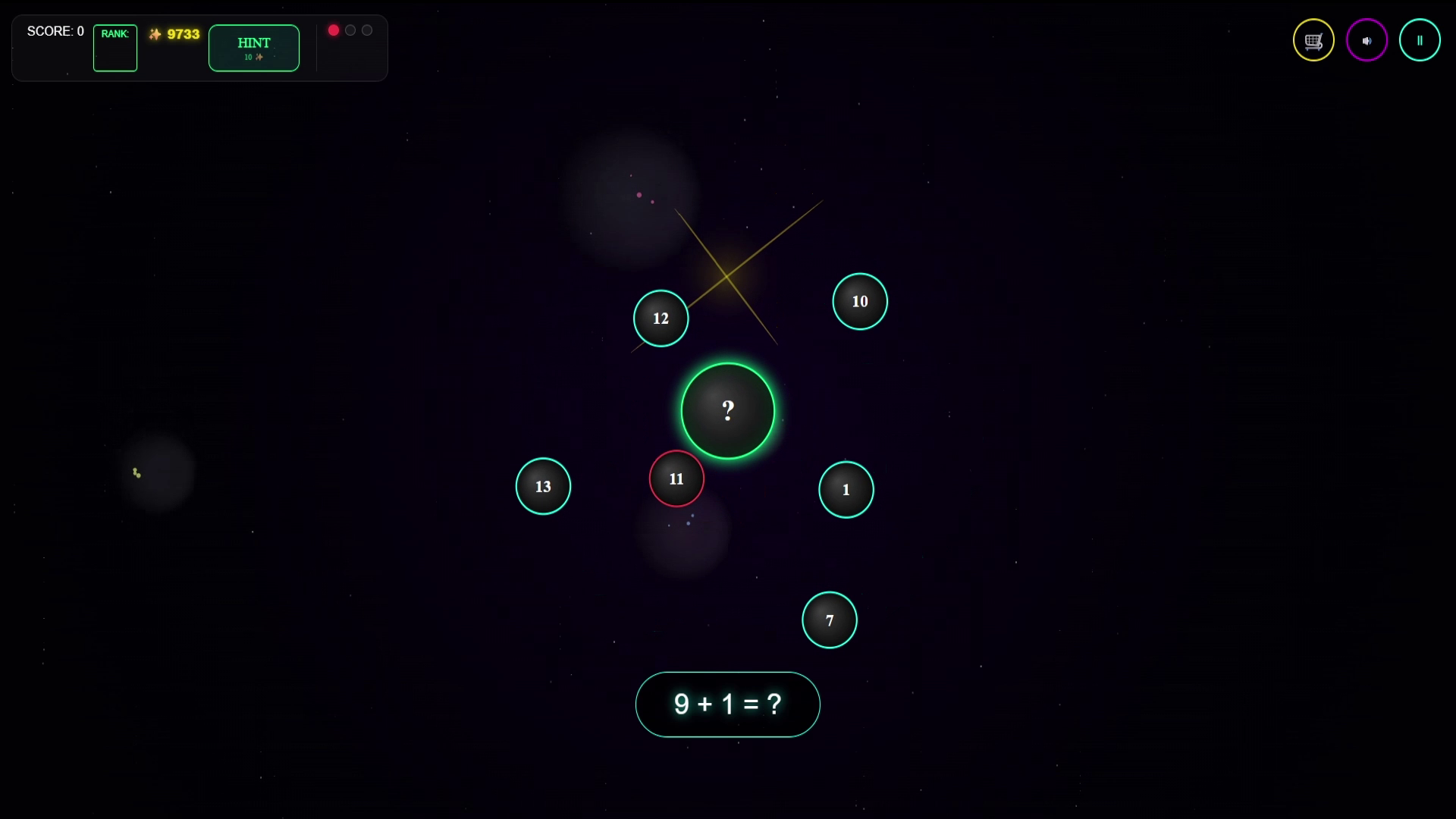Select number bubble 12

point(660,318)
